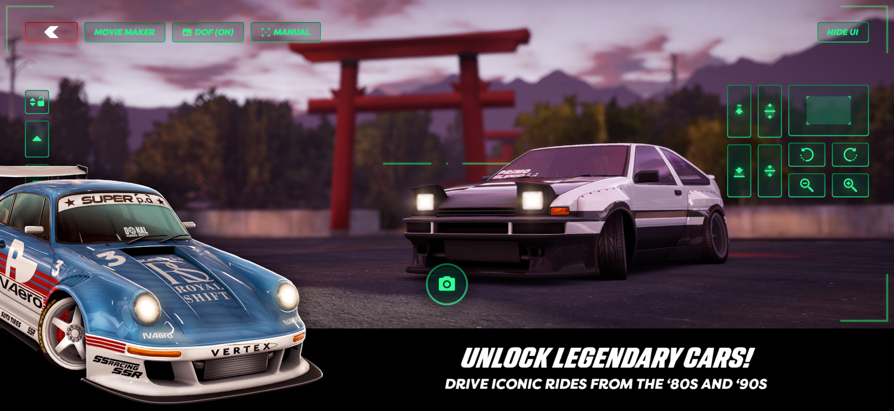Open Movie Maker mode

(124, 32)
